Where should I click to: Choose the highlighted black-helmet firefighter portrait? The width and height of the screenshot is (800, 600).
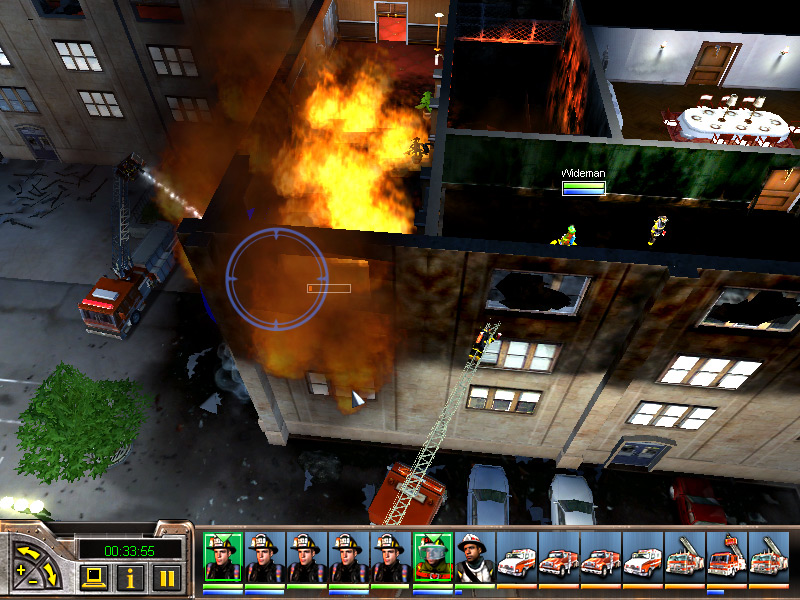pos(222,556)
